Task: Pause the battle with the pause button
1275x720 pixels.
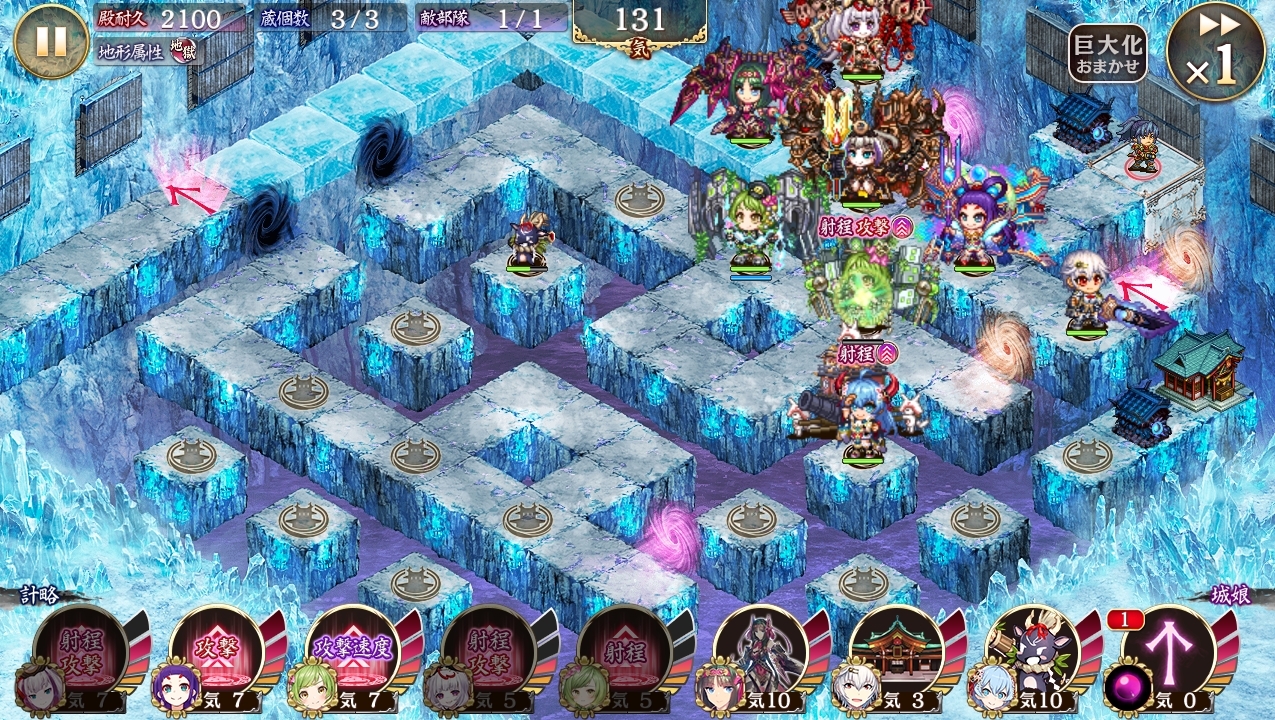Action: 51,41
